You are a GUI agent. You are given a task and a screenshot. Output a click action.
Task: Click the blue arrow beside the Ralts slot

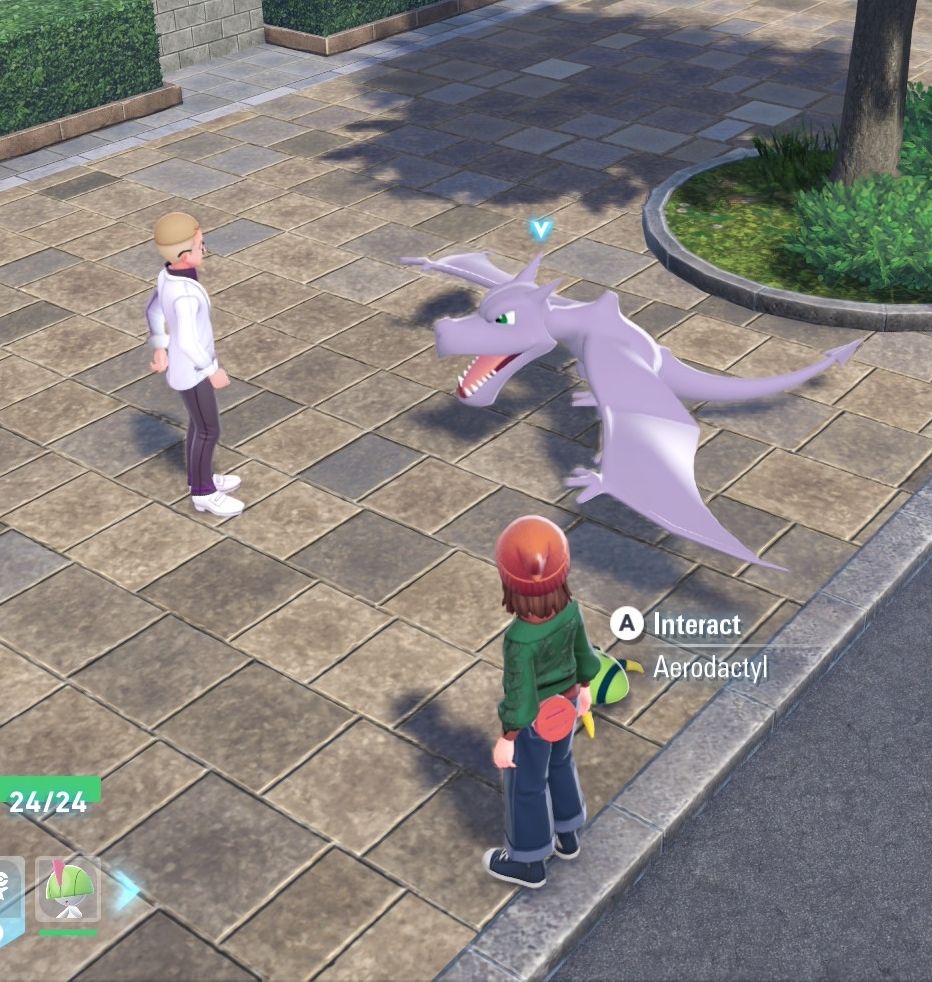(126, 889)
